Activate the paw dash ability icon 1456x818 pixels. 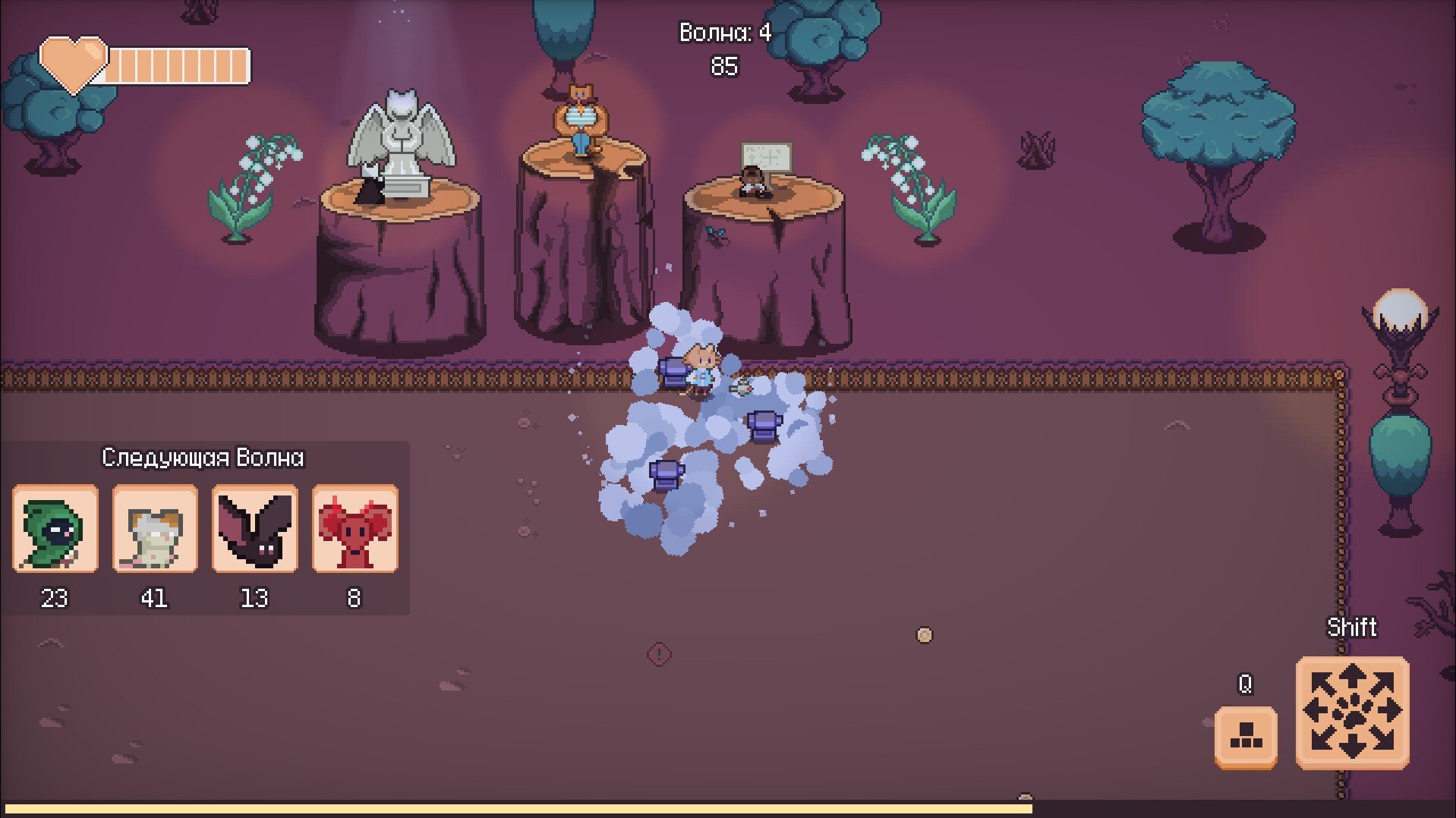click(1352, 713)
